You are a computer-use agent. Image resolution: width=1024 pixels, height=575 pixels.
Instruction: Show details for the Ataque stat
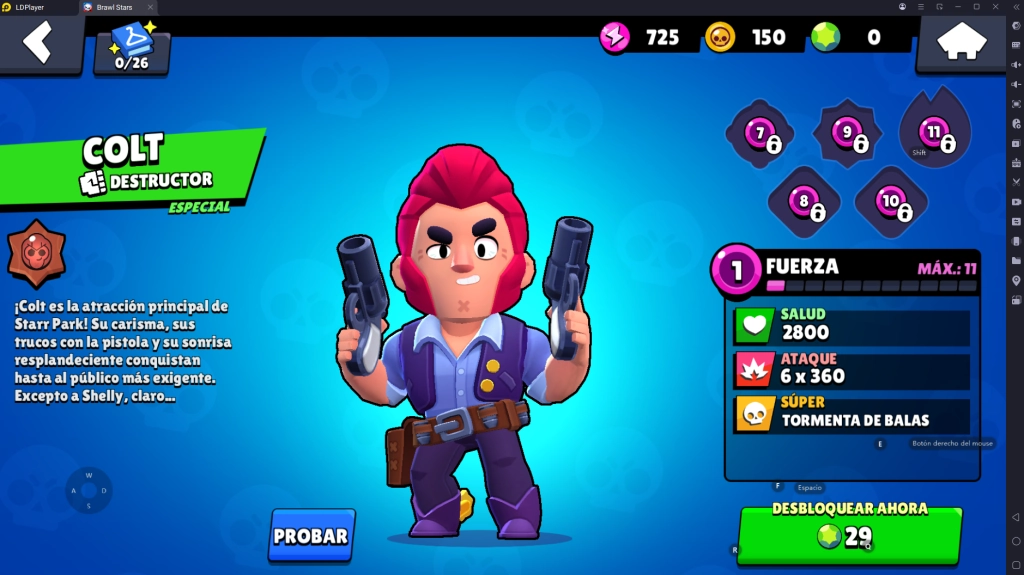pyautogui.click(x=852, y=370)
